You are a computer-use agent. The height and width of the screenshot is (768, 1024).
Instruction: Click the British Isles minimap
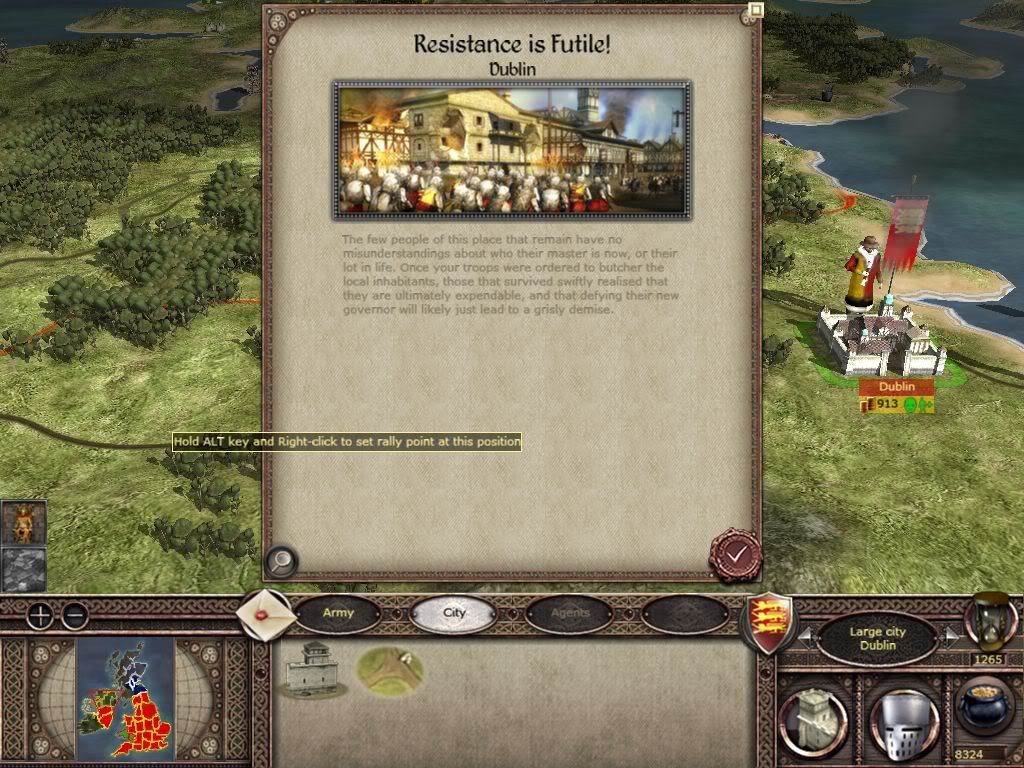[x=125, y=697]
